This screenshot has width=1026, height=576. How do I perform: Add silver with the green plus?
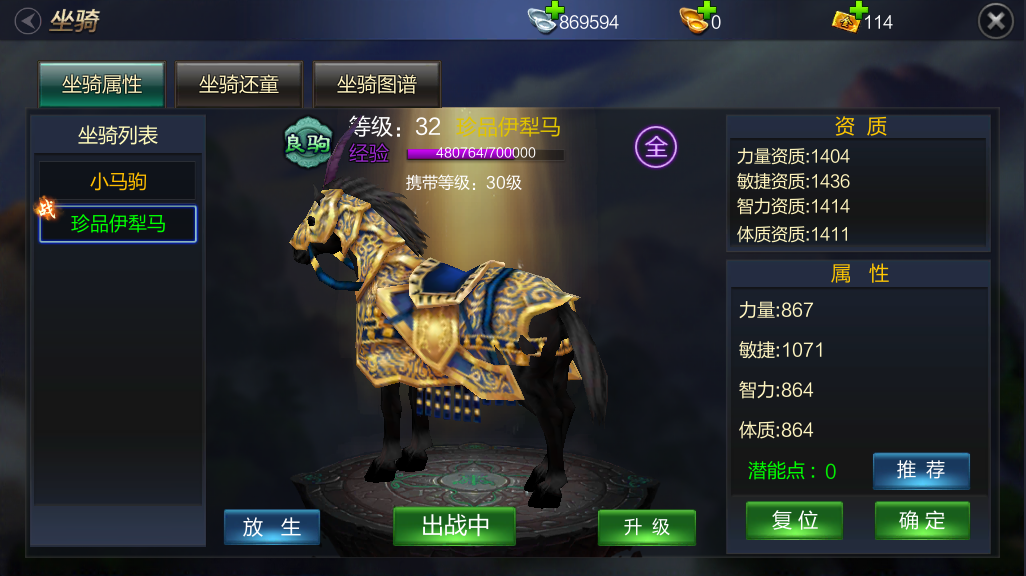click(x=555, y=11)
